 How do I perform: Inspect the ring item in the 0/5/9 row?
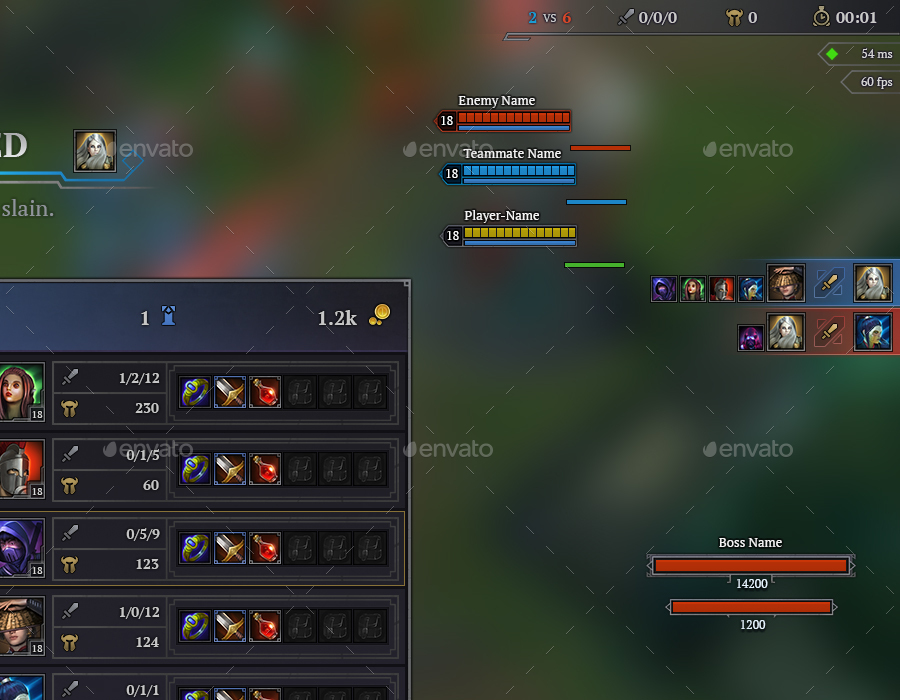pos(195,548)
